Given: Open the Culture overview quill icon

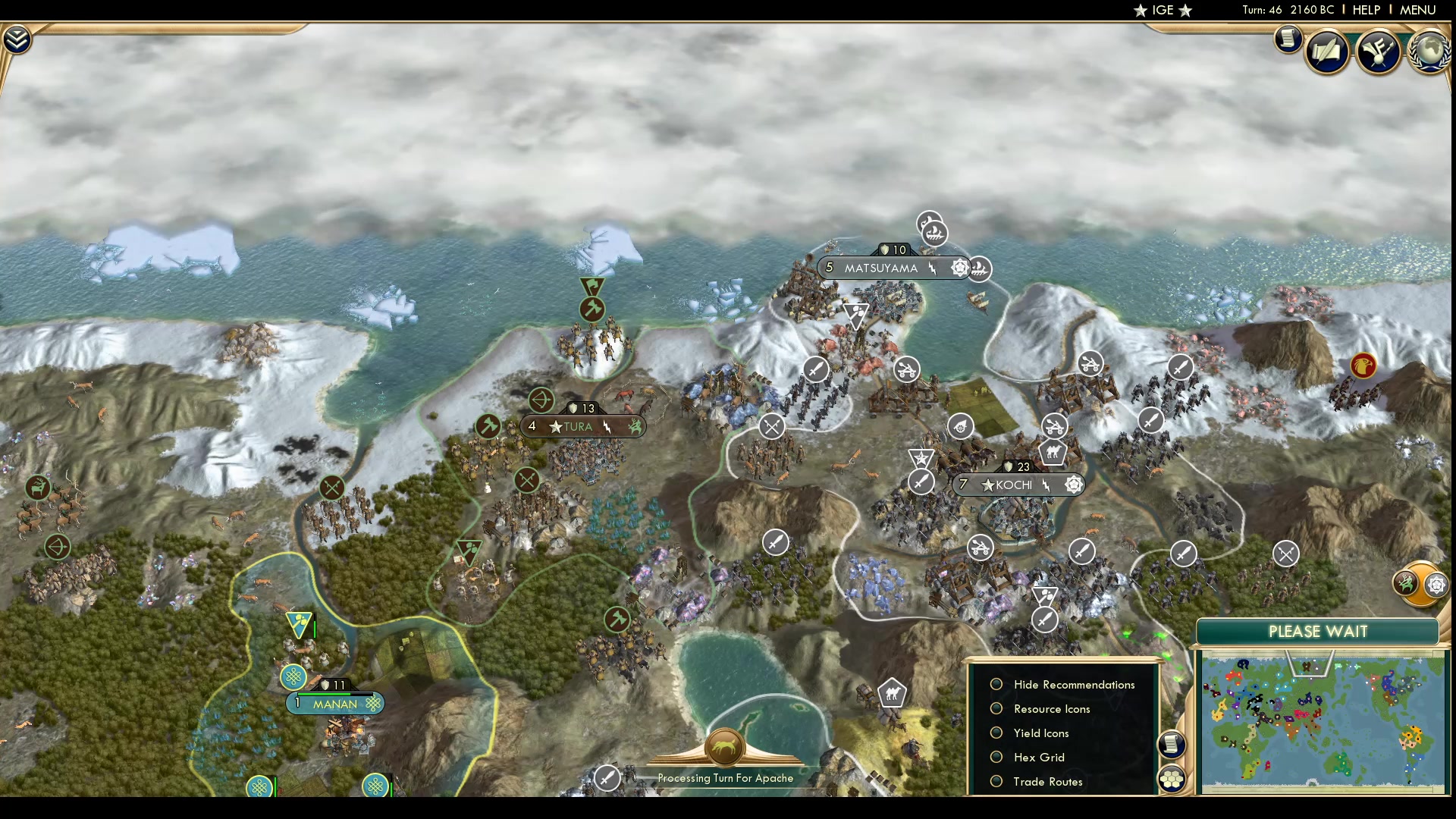Looking at the screenshot, I should click(1379, 52).
